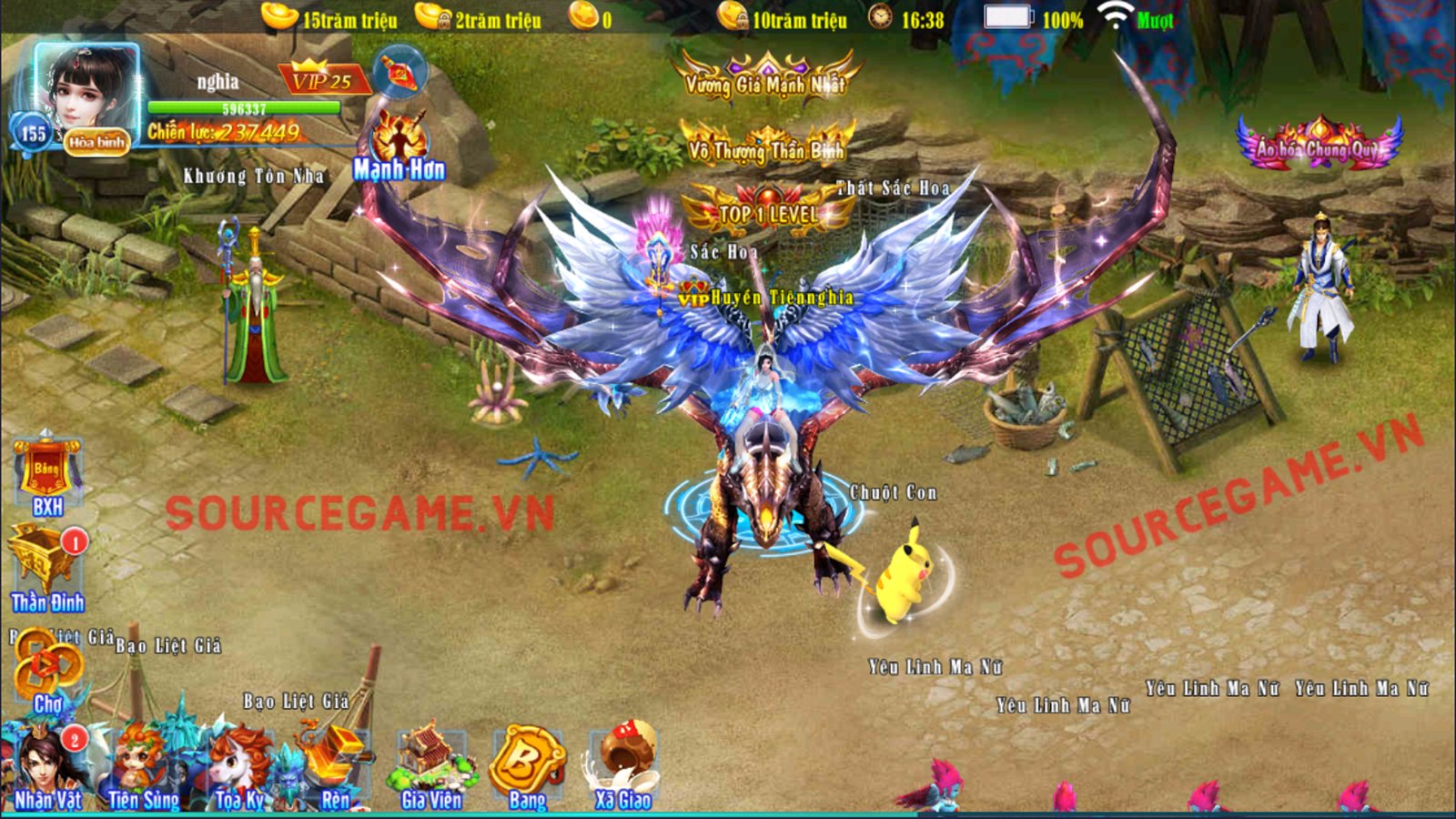
Task: Open the Ảo hóa Chung Quỳ event banner
Action: point(1319,144)
